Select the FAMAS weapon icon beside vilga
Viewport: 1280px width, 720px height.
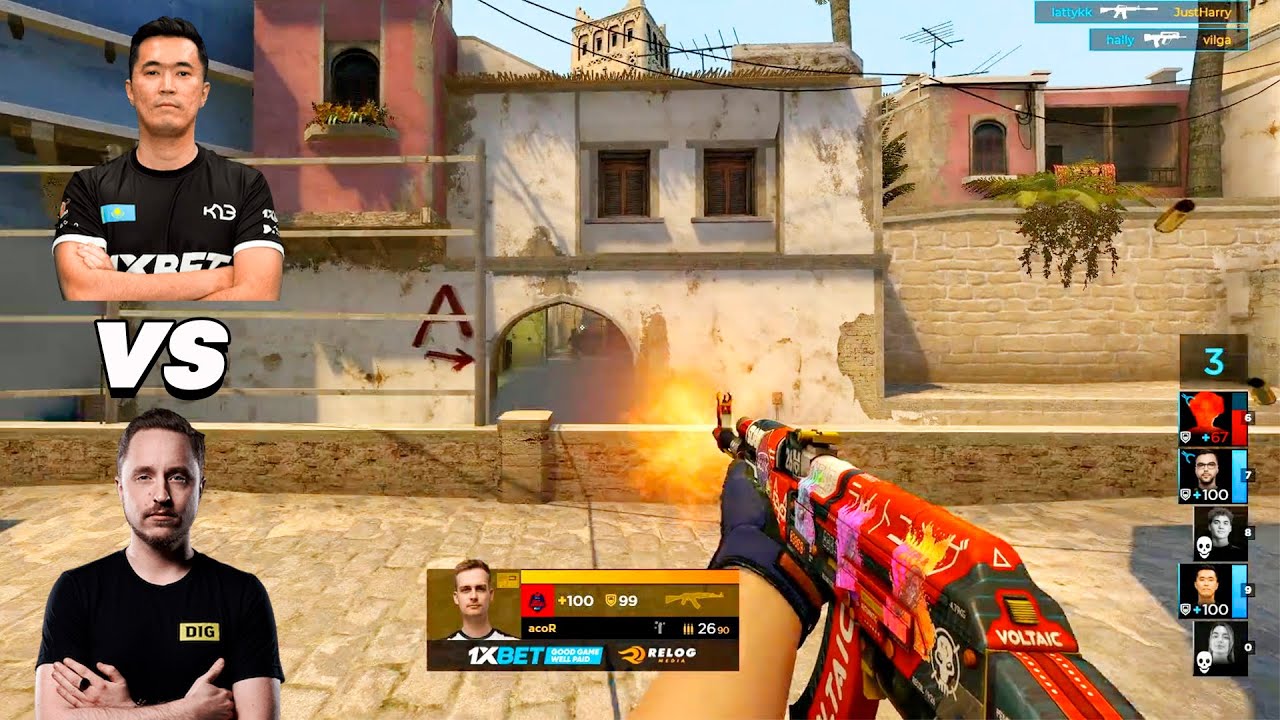click(1164, 39)
